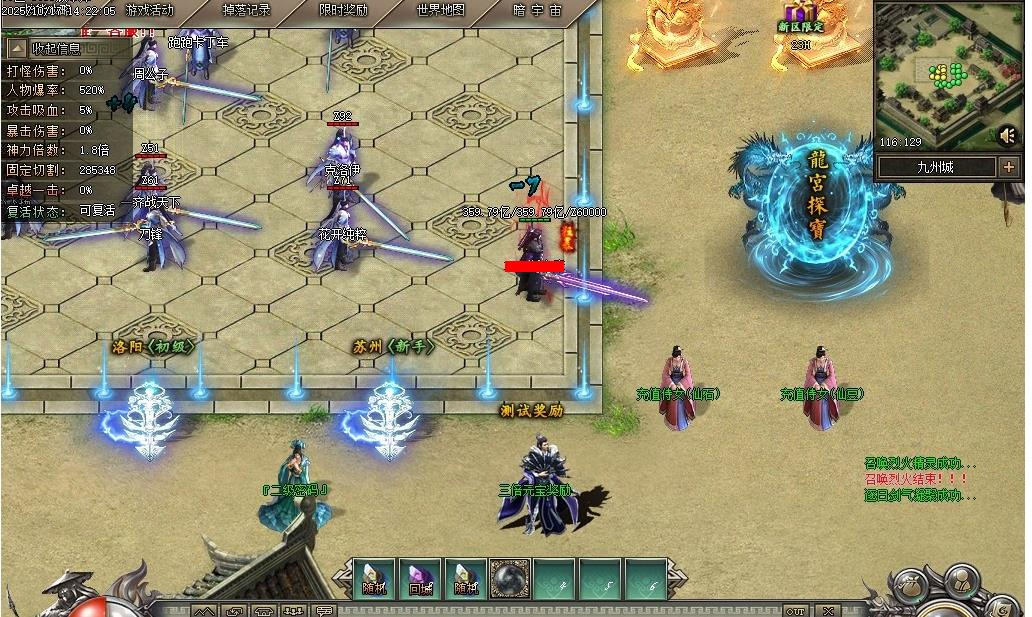Click the 九州城 minimap
This screenshot has height=617, width=1032.
[935, 75]
